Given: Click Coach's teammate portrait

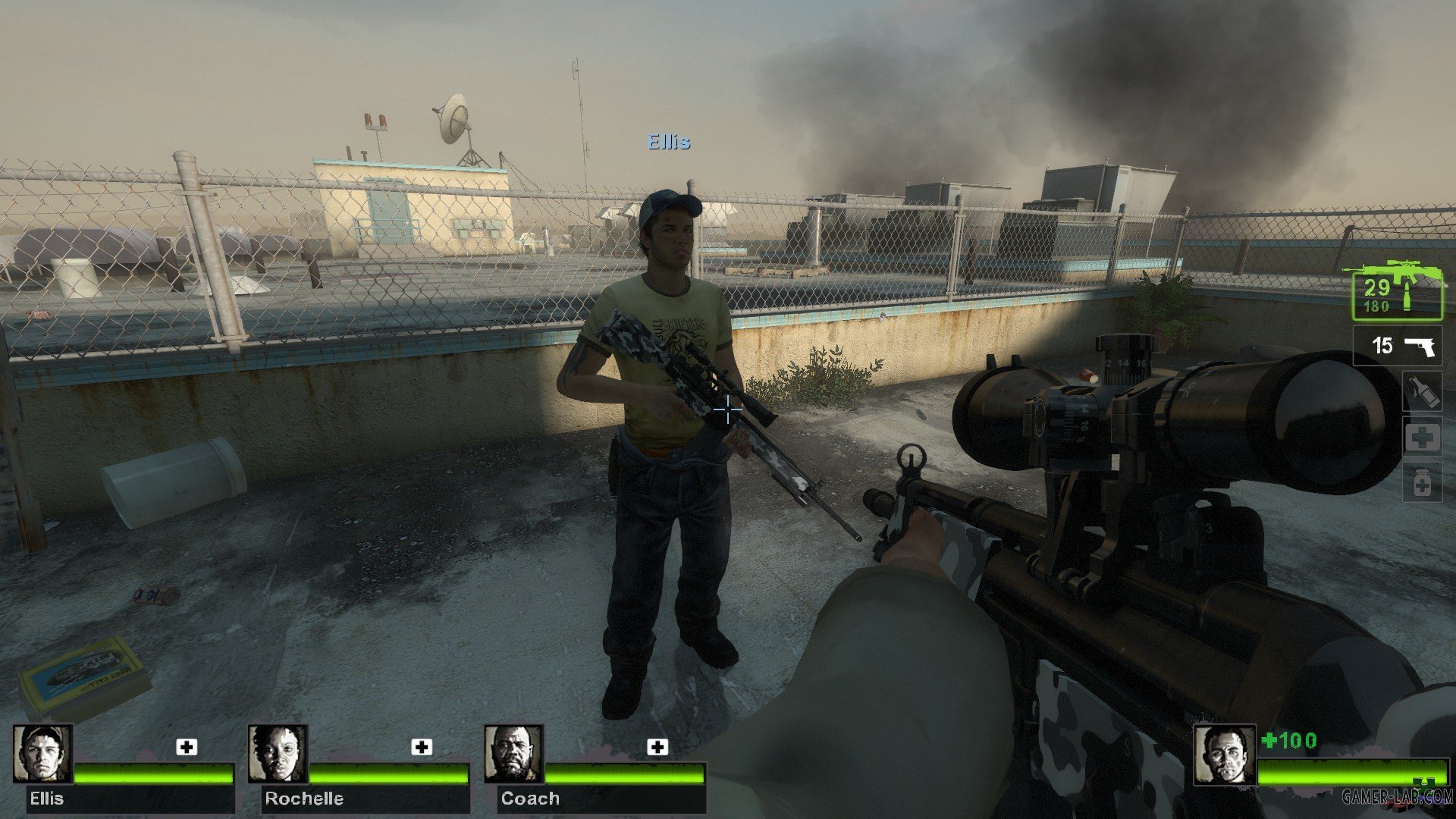Looking at the screenshot, I should point(513,753).
